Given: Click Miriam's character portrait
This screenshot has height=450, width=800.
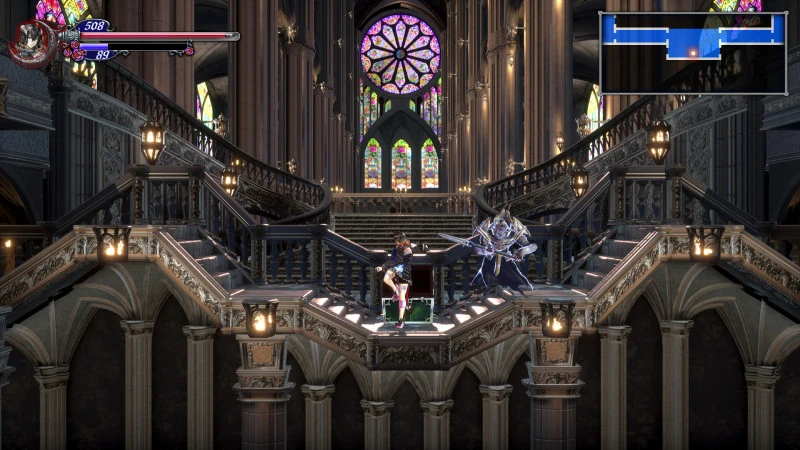Looking at the screenshot, I should point(31,44).
